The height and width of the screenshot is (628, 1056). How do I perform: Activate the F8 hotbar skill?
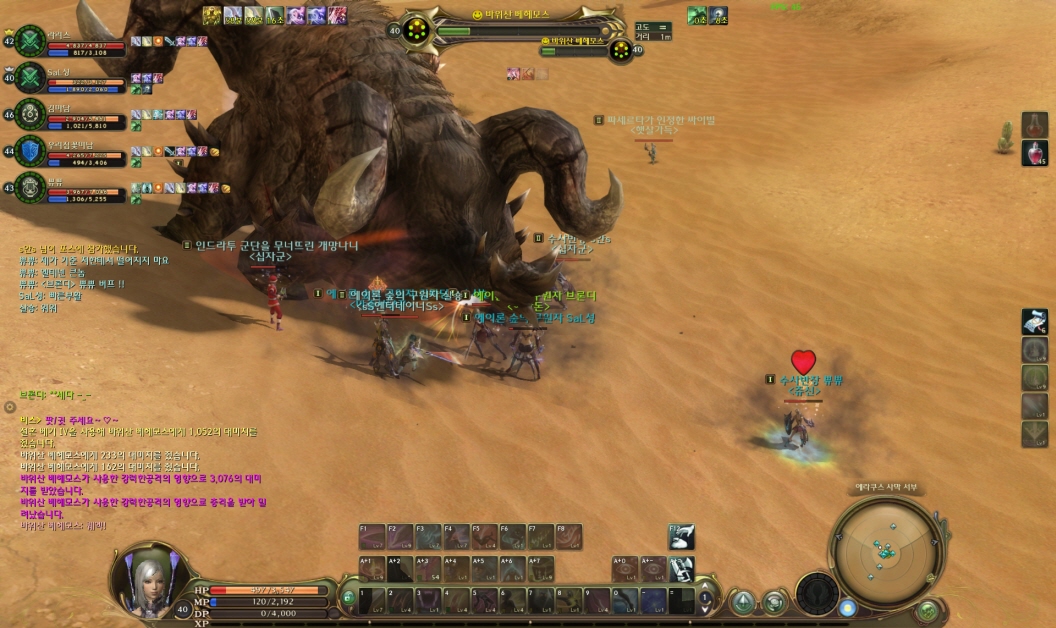click(x=568, y=537)
